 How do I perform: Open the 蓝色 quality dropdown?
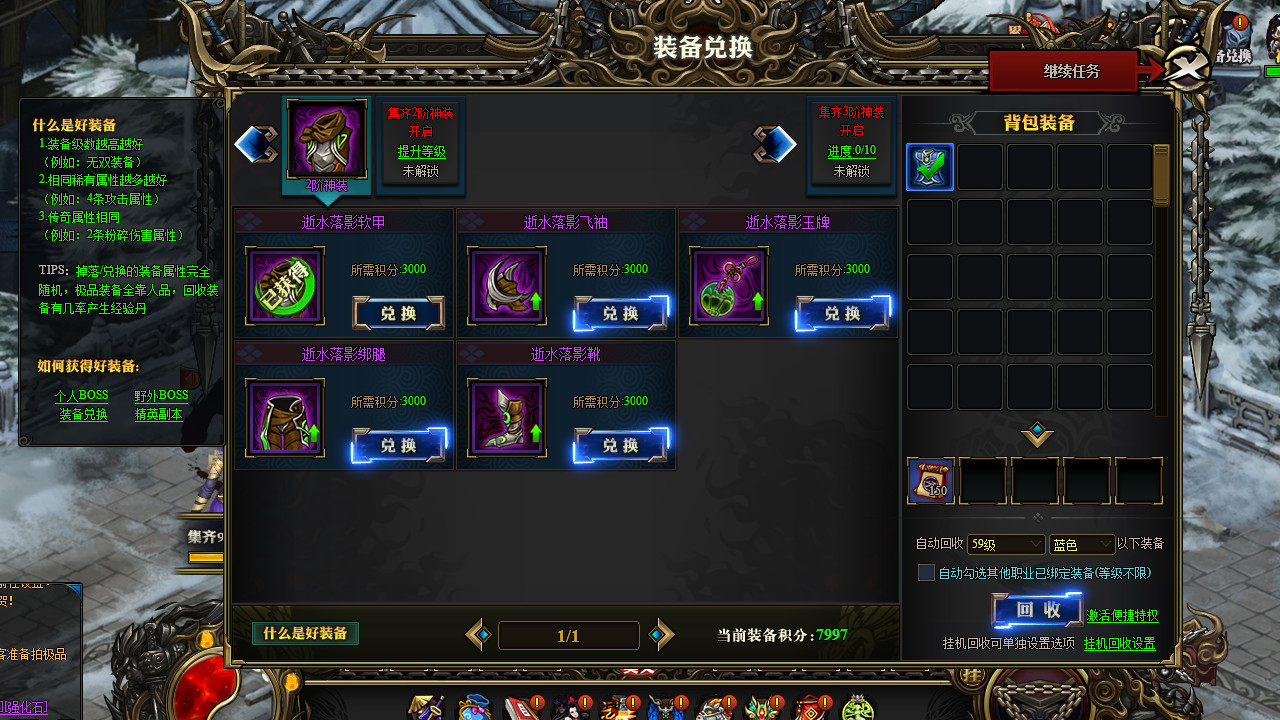tap(1081, 544)
